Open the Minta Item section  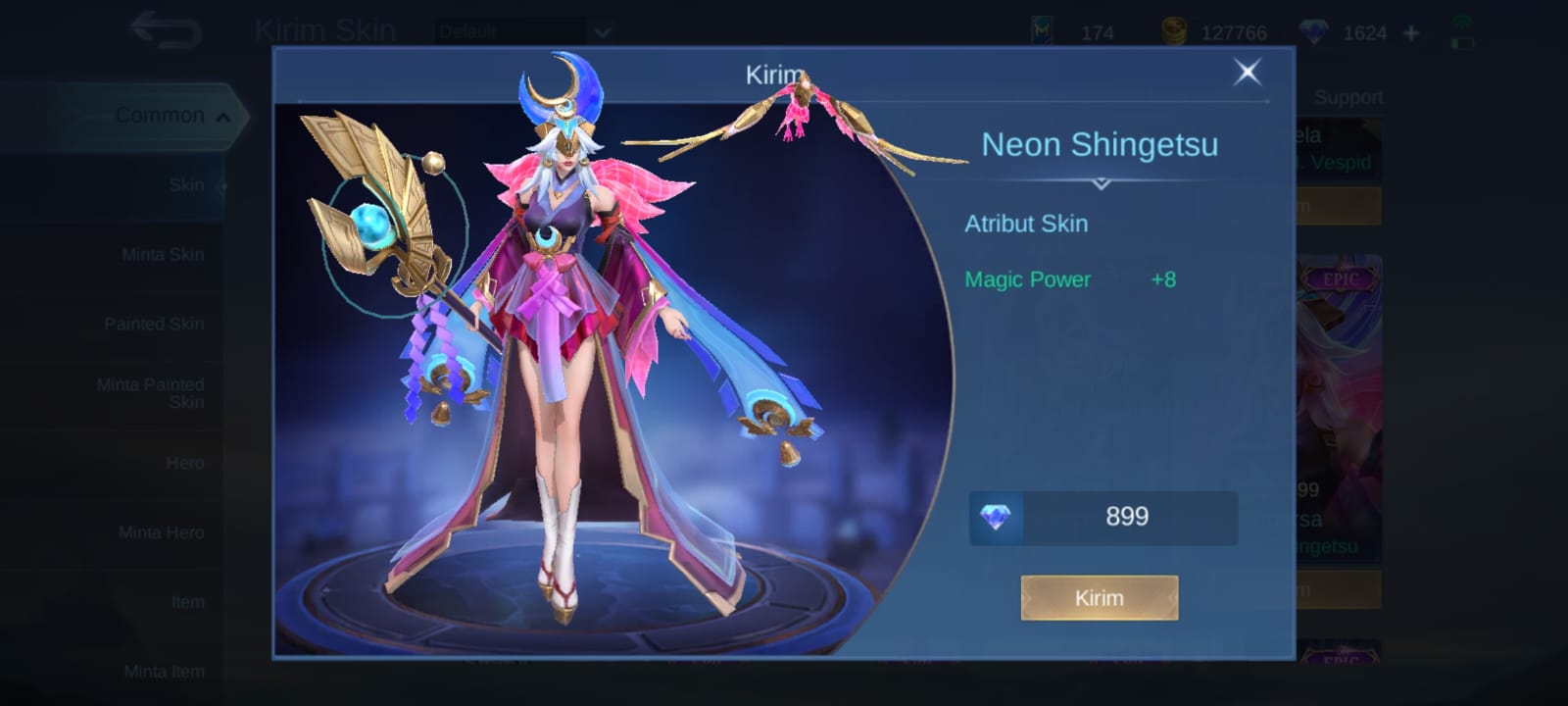[164, 672]
